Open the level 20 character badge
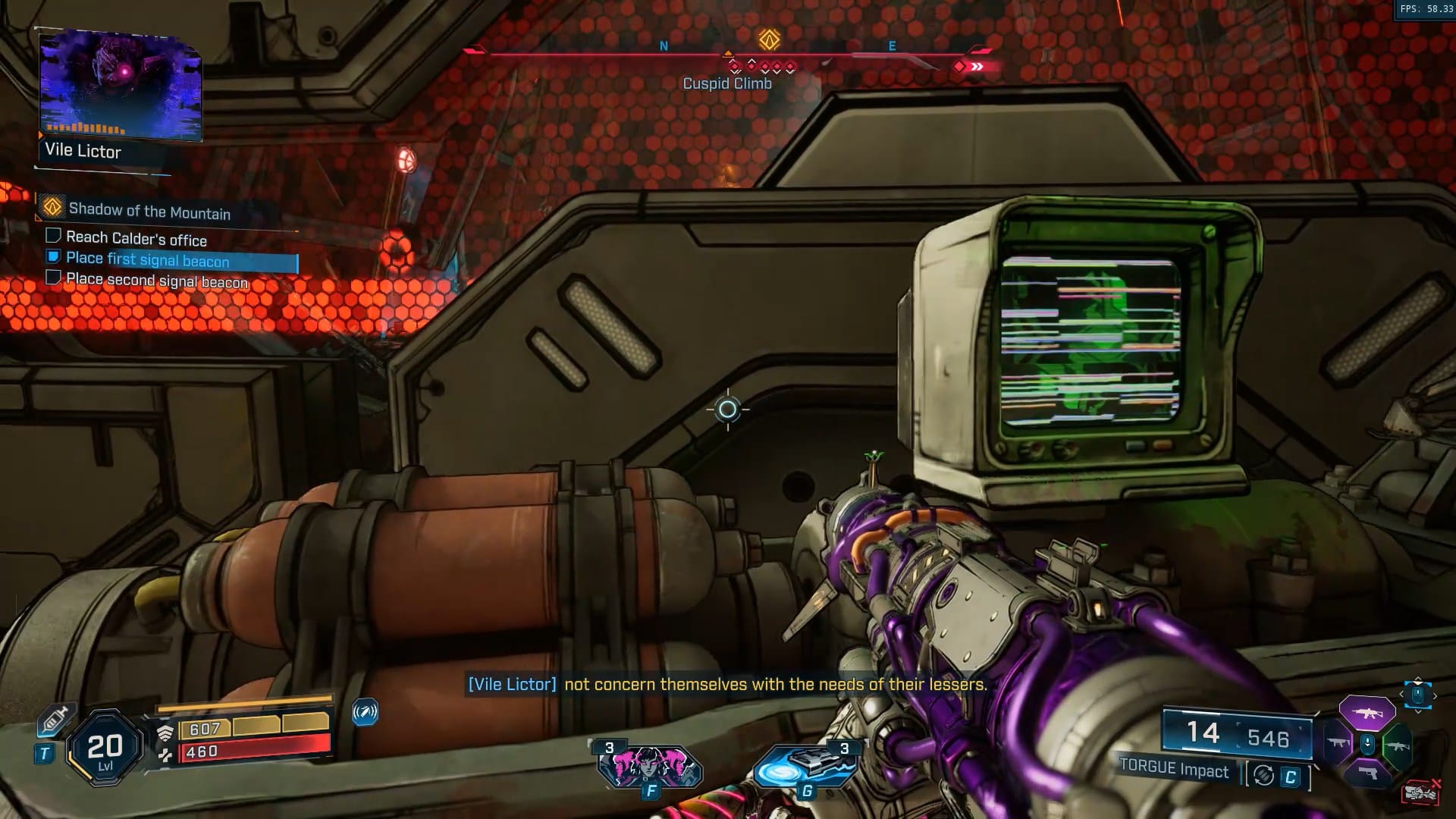Image resolution: width=1456 pixels, height=819 pixels. (105, 749)
